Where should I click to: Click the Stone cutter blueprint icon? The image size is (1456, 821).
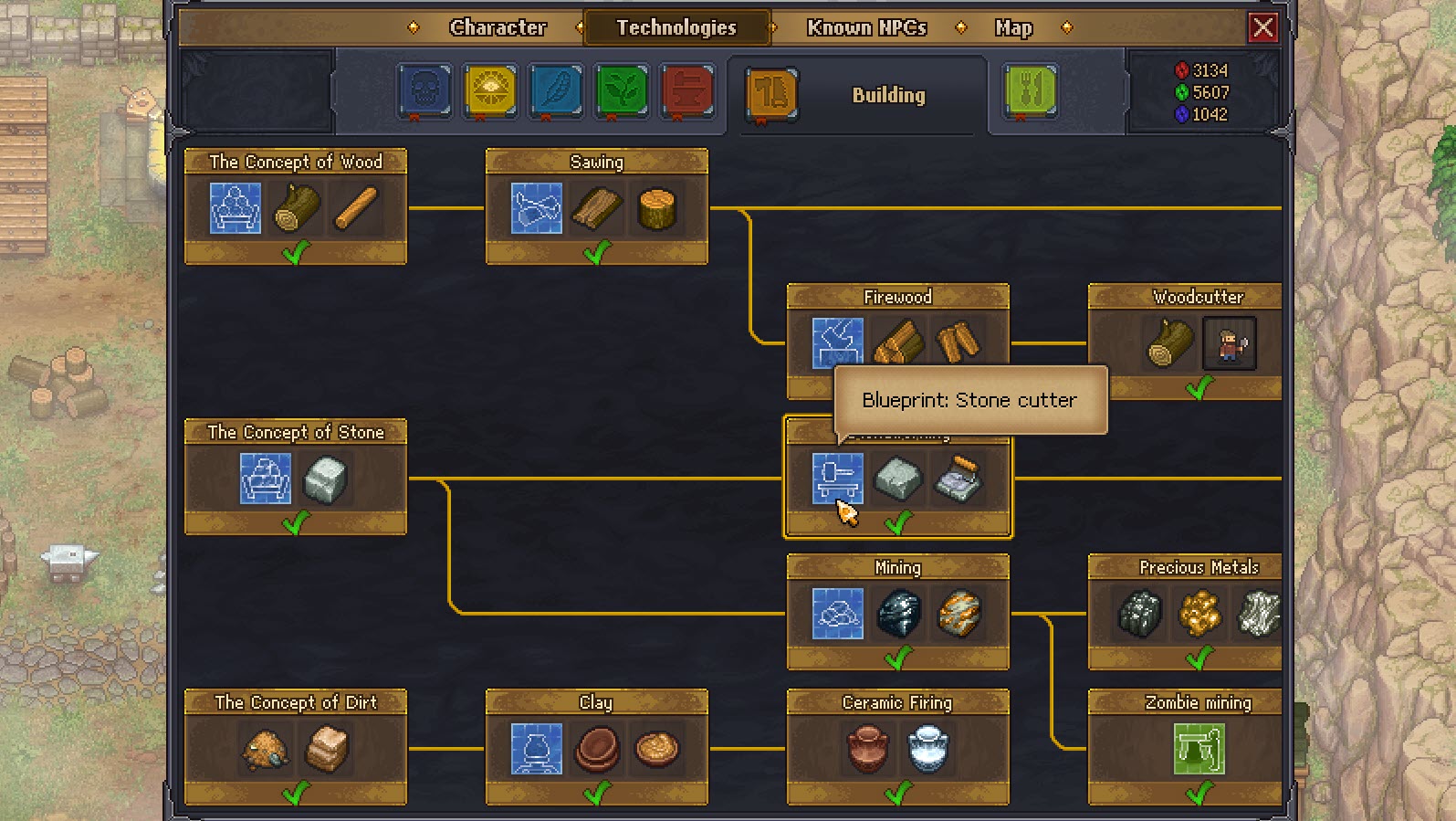click(836, 479)
